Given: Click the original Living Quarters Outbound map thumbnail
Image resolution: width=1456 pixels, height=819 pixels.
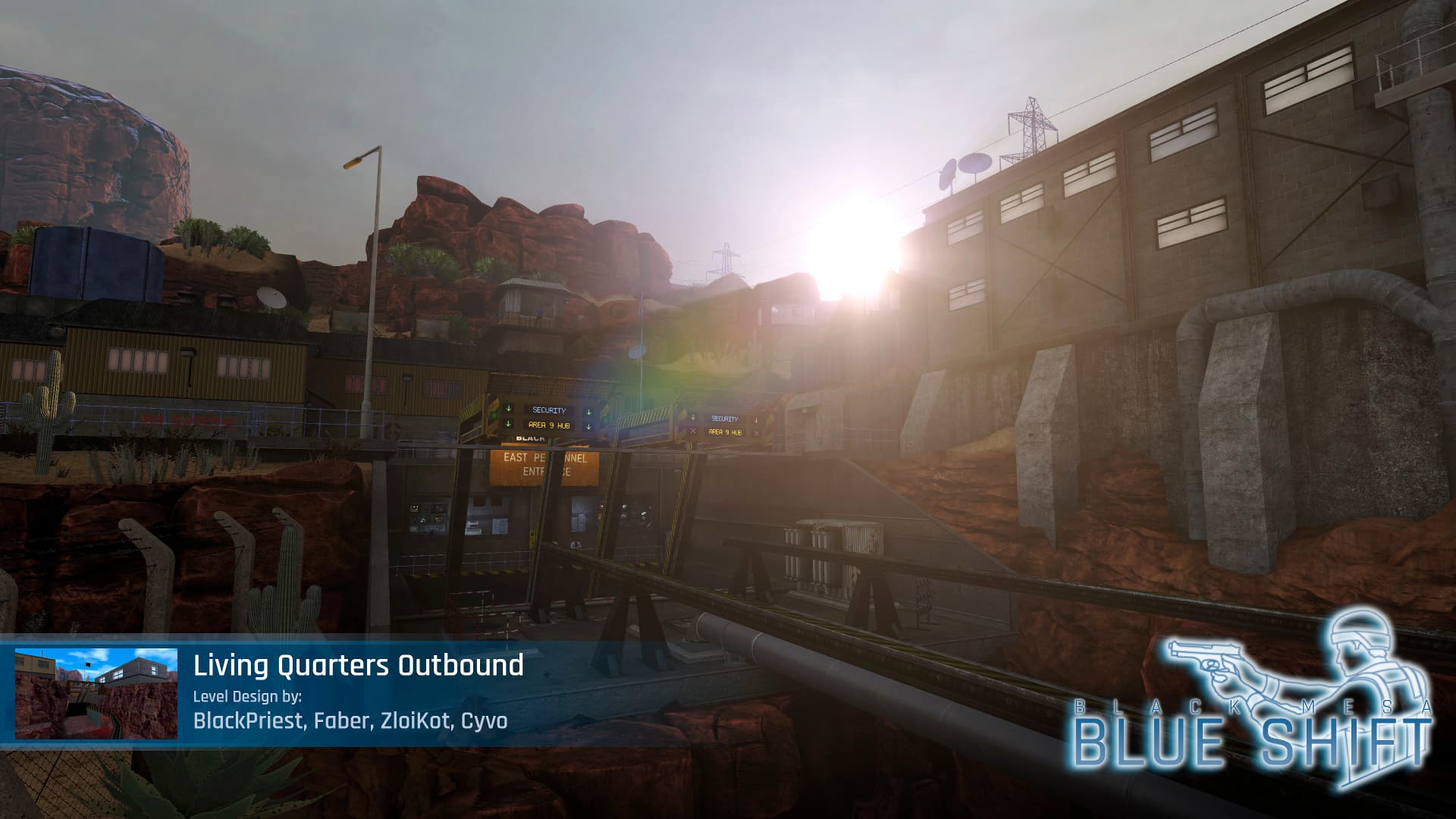Looking at the screenshot, I should point(96,693).
